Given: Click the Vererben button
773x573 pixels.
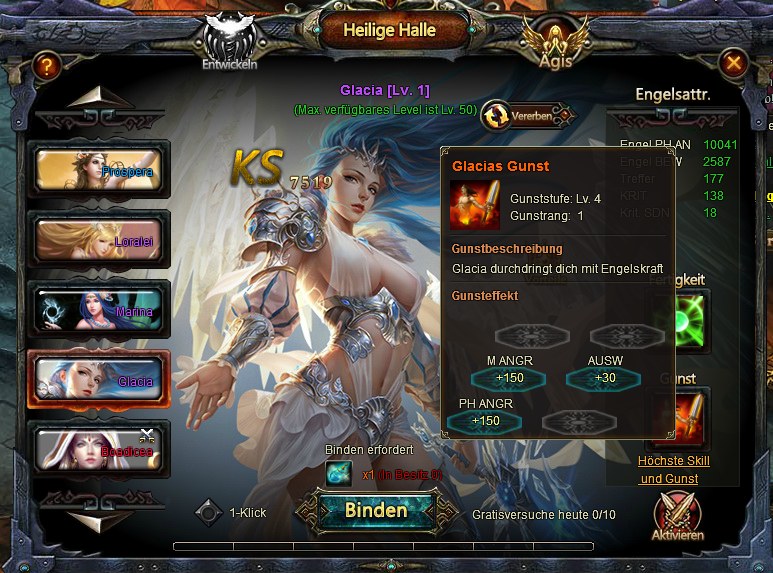Looking at the screenshot, I should (528, 116).
